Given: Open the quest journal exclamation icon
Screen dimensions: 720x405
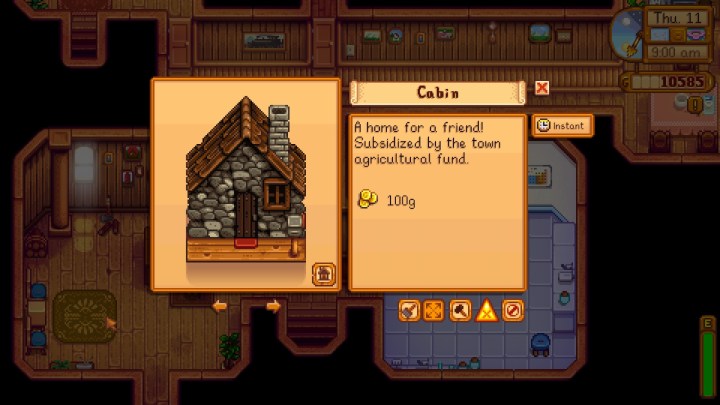Looking at the screenshot, I should pos(694,104).
